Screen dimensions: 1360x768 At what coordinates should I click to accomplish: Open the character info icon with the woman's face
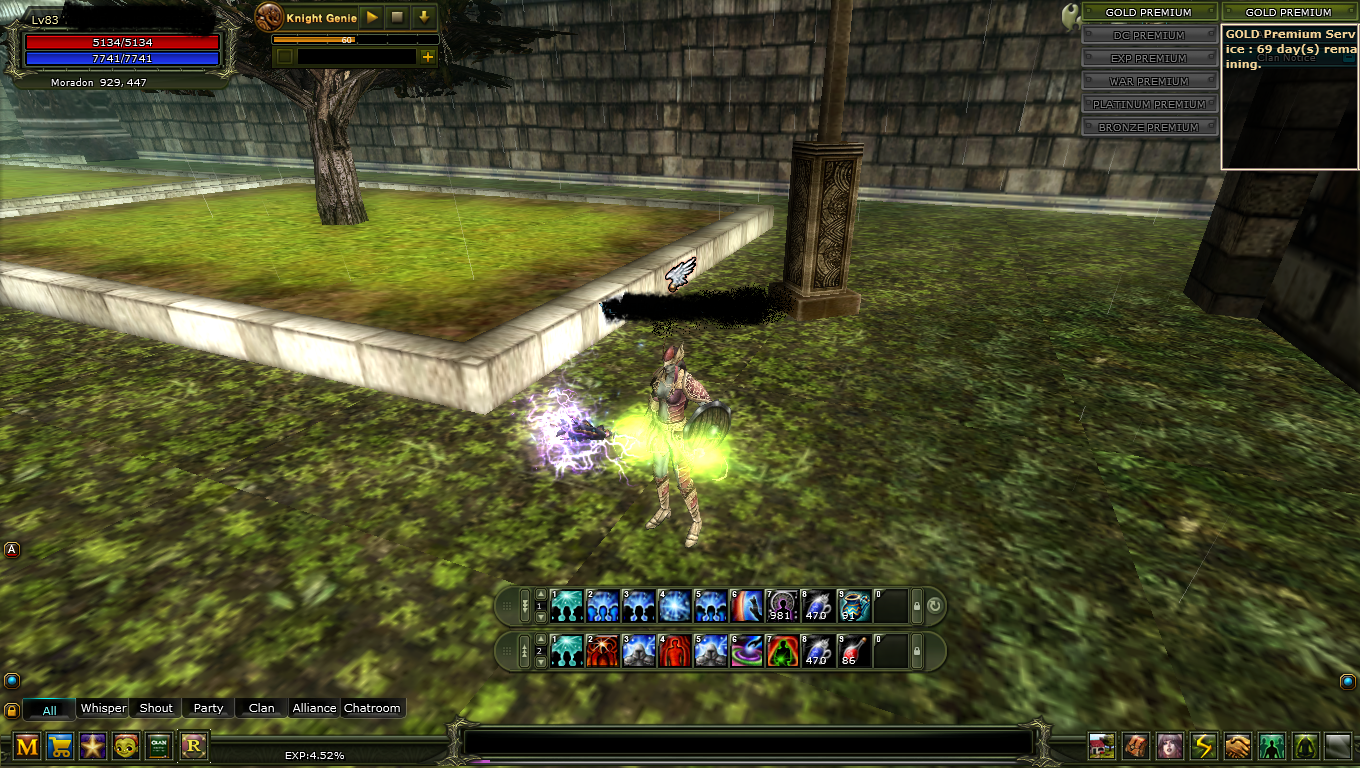[x=1168, y=747]
